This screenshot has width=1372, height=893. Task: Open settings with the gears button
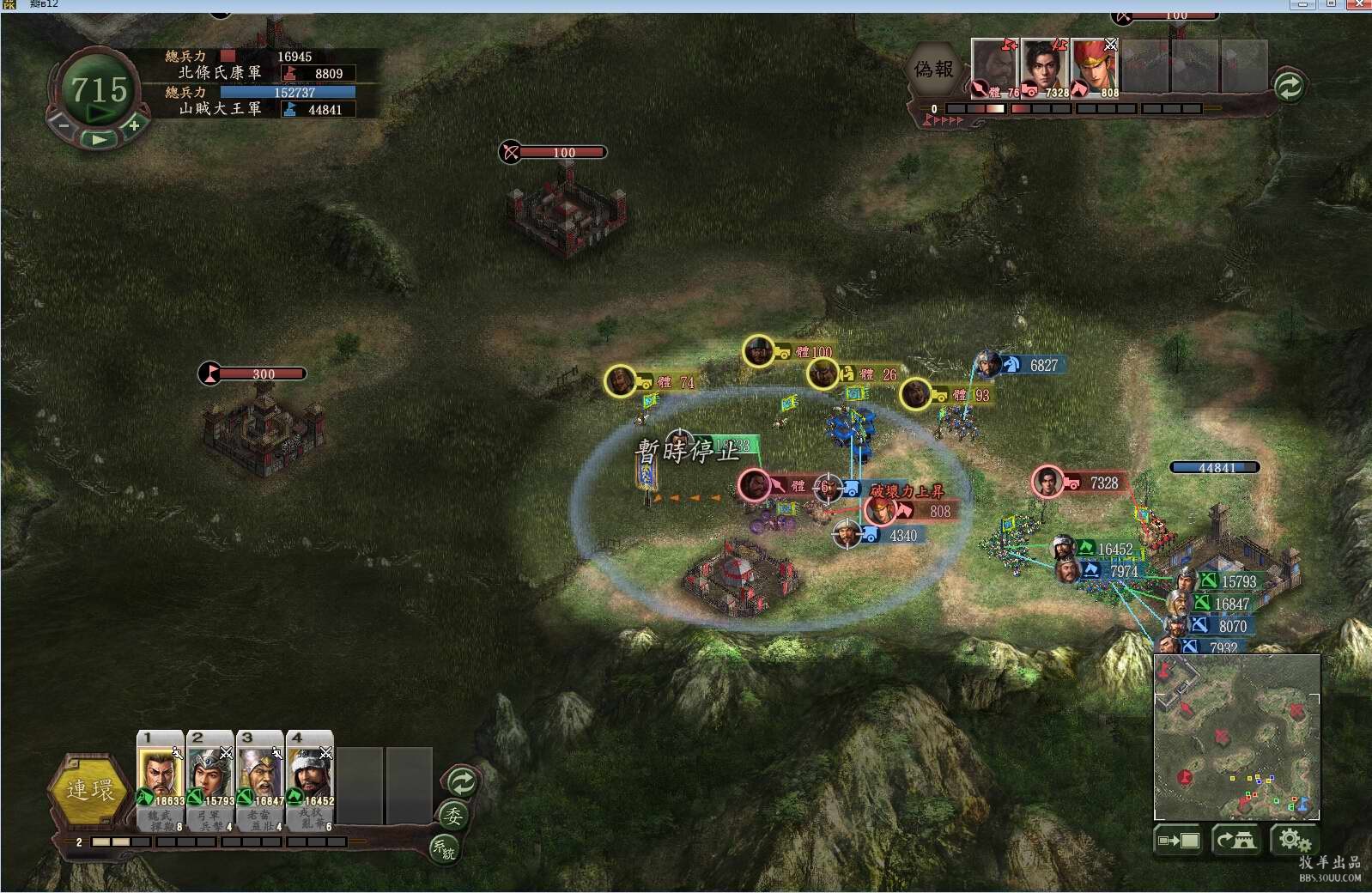click(x=1293, y=840)
